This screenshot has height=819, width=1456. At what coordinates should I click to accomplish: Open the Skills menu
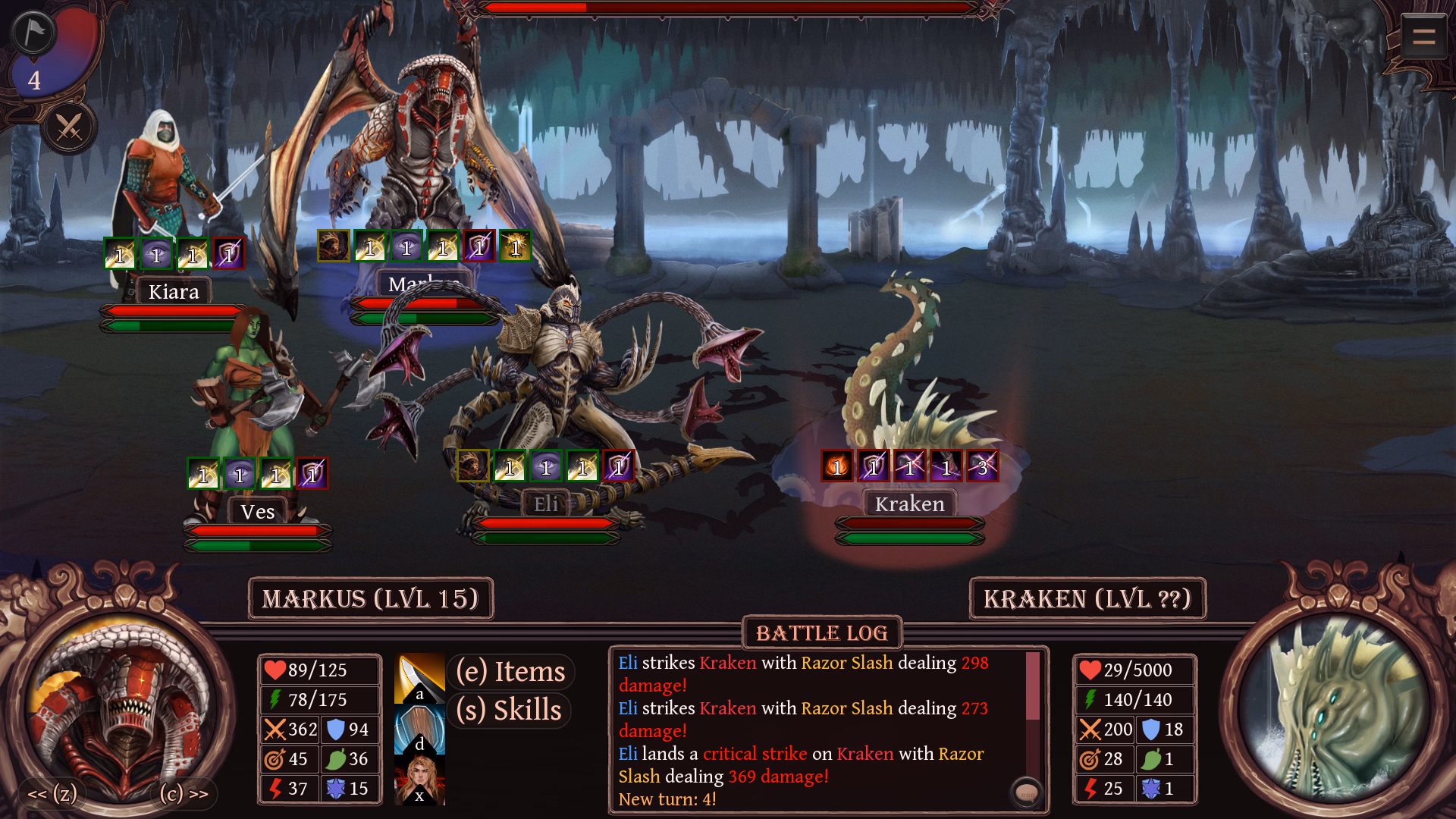click(509, 710)
